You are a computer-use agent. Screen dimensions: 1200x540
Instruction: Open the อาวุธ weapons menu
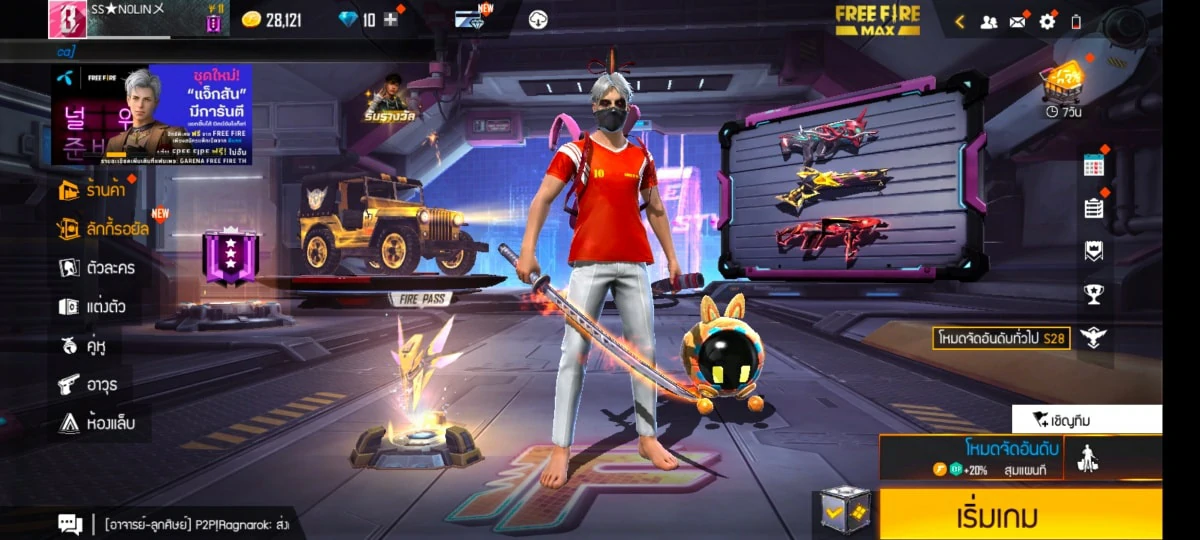pos(90,384)
